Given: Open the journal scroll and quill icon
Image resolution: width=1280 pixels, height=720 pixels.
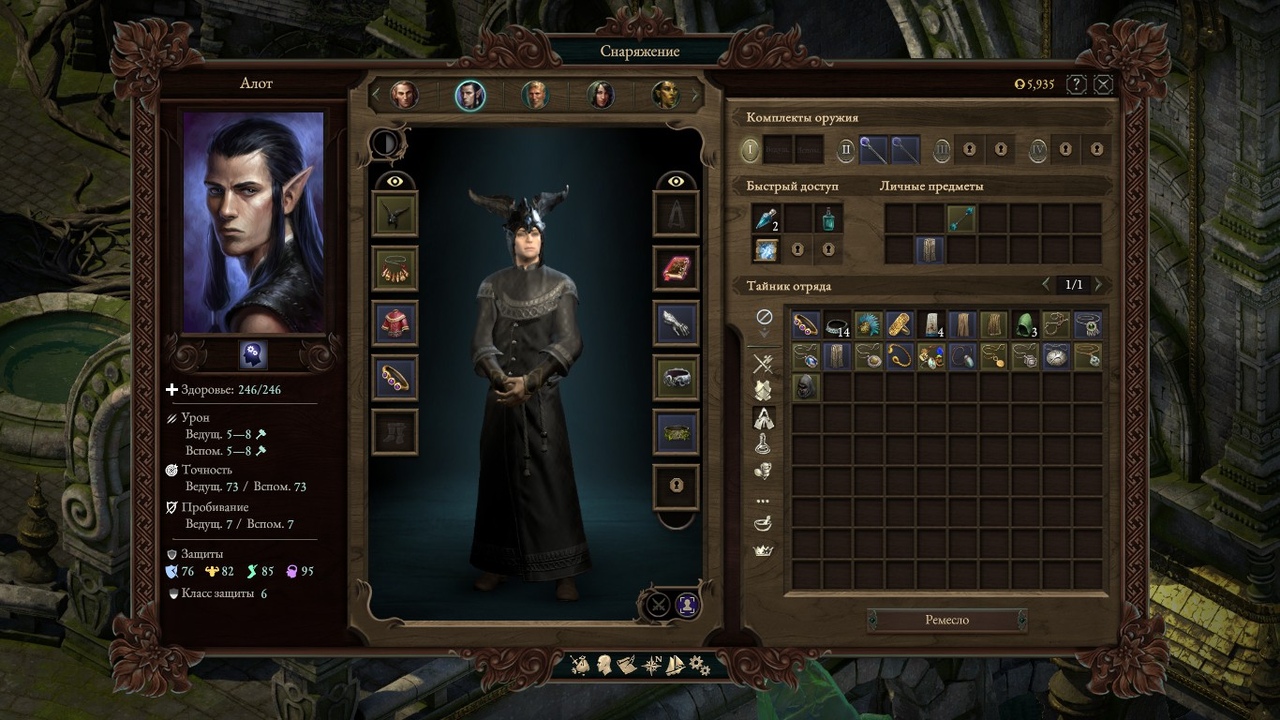Looking at the screenshot, I should click(627, 665).
